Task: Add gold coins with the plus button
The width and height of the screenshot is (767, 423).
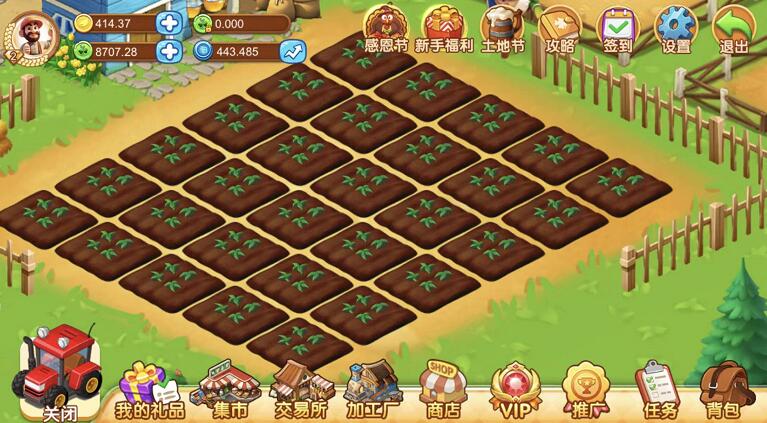Action: (x=170, y=23)
